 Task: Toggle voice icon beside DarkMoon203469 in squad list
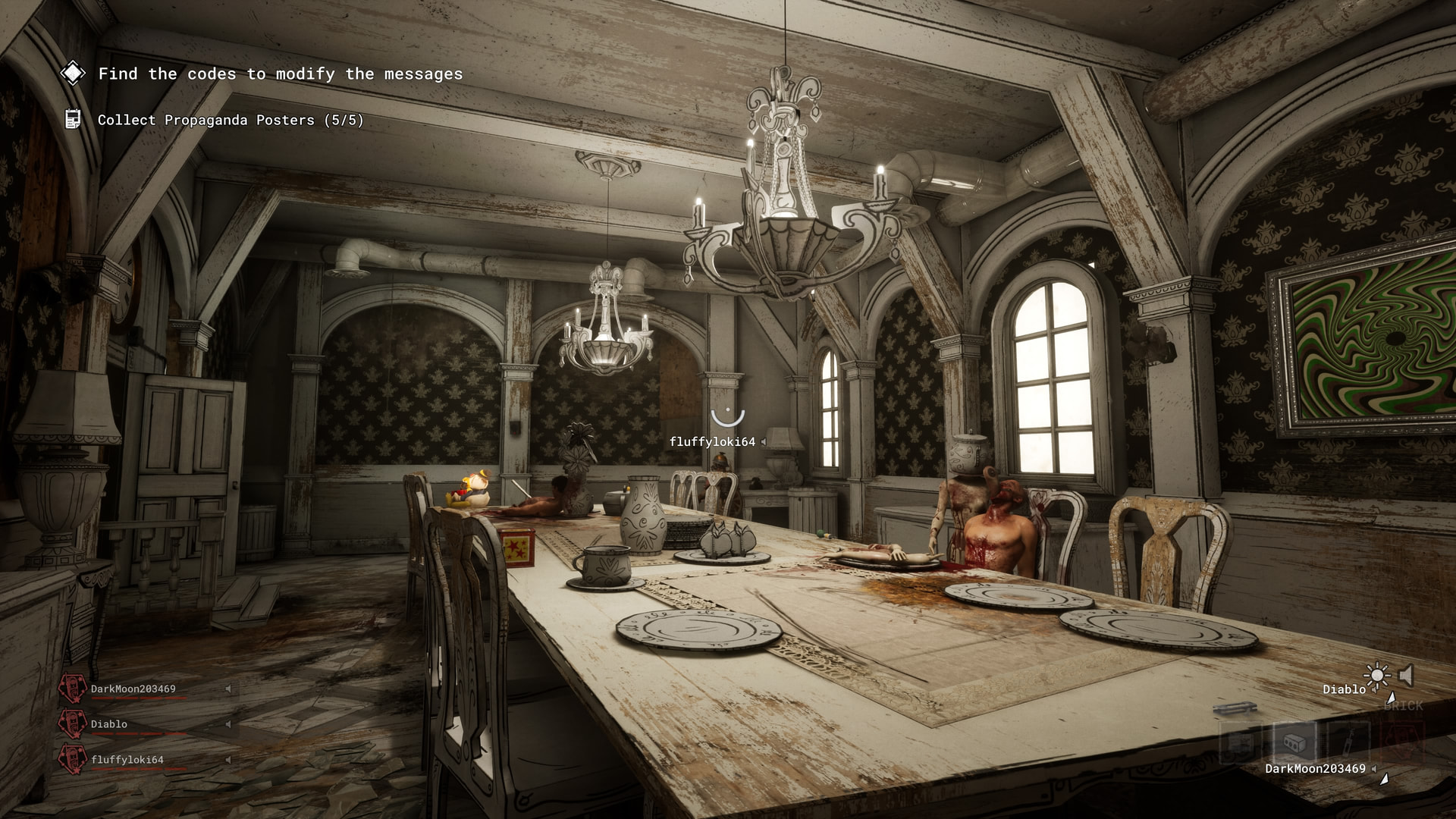tap(227, 689)
